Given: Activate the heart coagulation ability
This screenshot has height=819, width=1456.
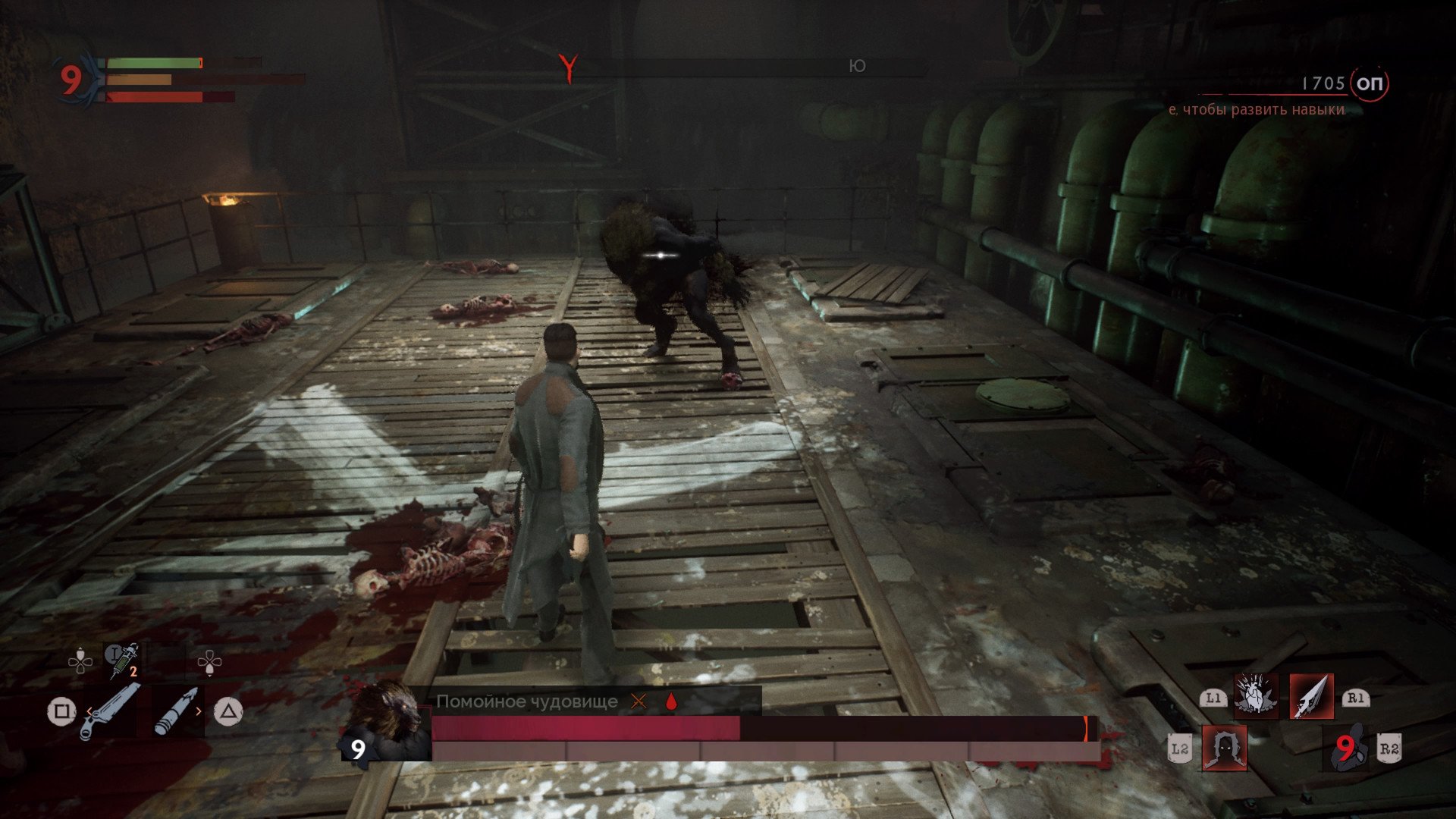Looking at the screenshot, I should [x=1255, y=696].
